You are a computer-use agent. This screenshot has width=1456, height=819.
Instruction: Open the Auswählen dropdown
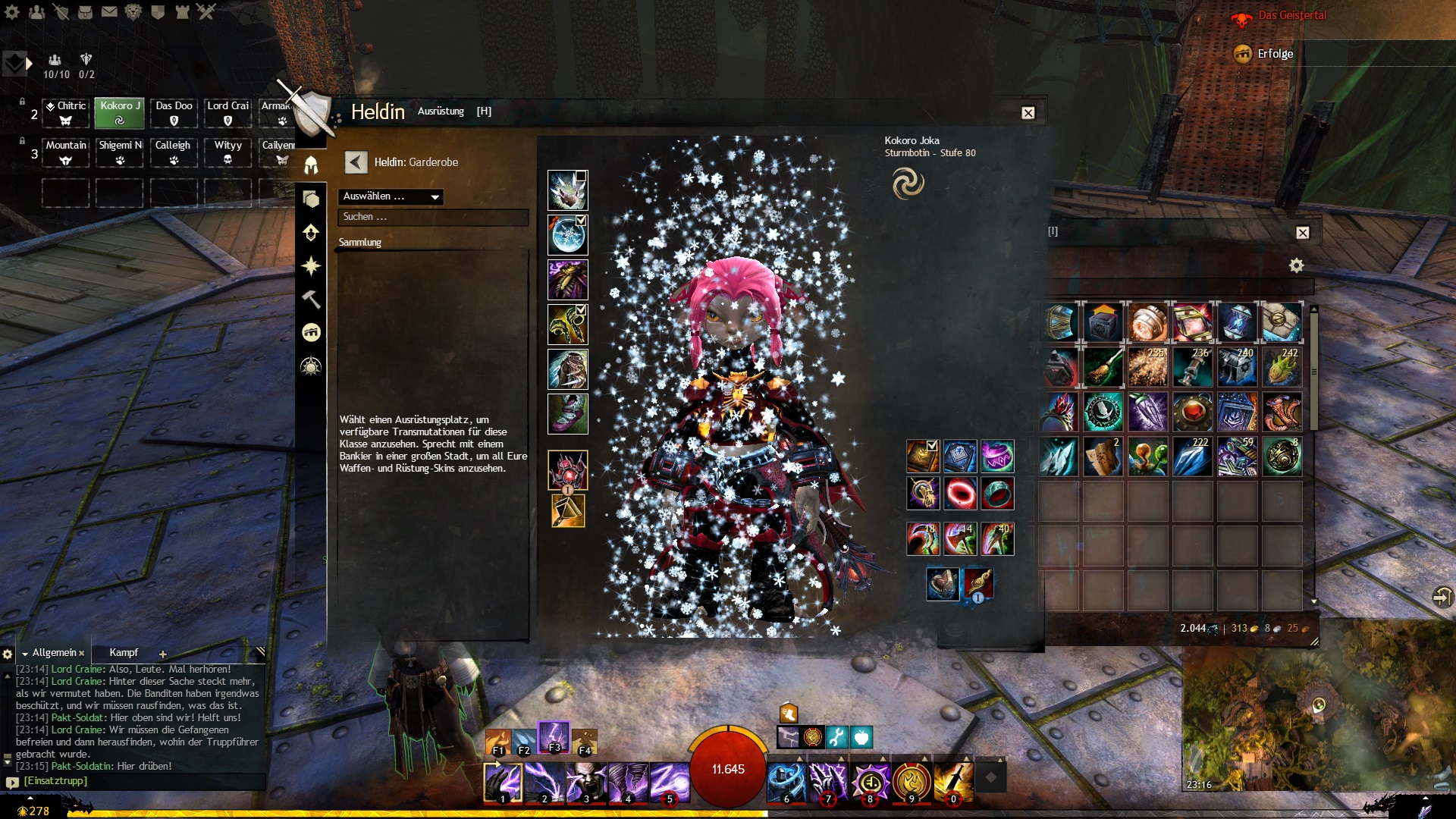pyautogui.click(x=391, y=197)
